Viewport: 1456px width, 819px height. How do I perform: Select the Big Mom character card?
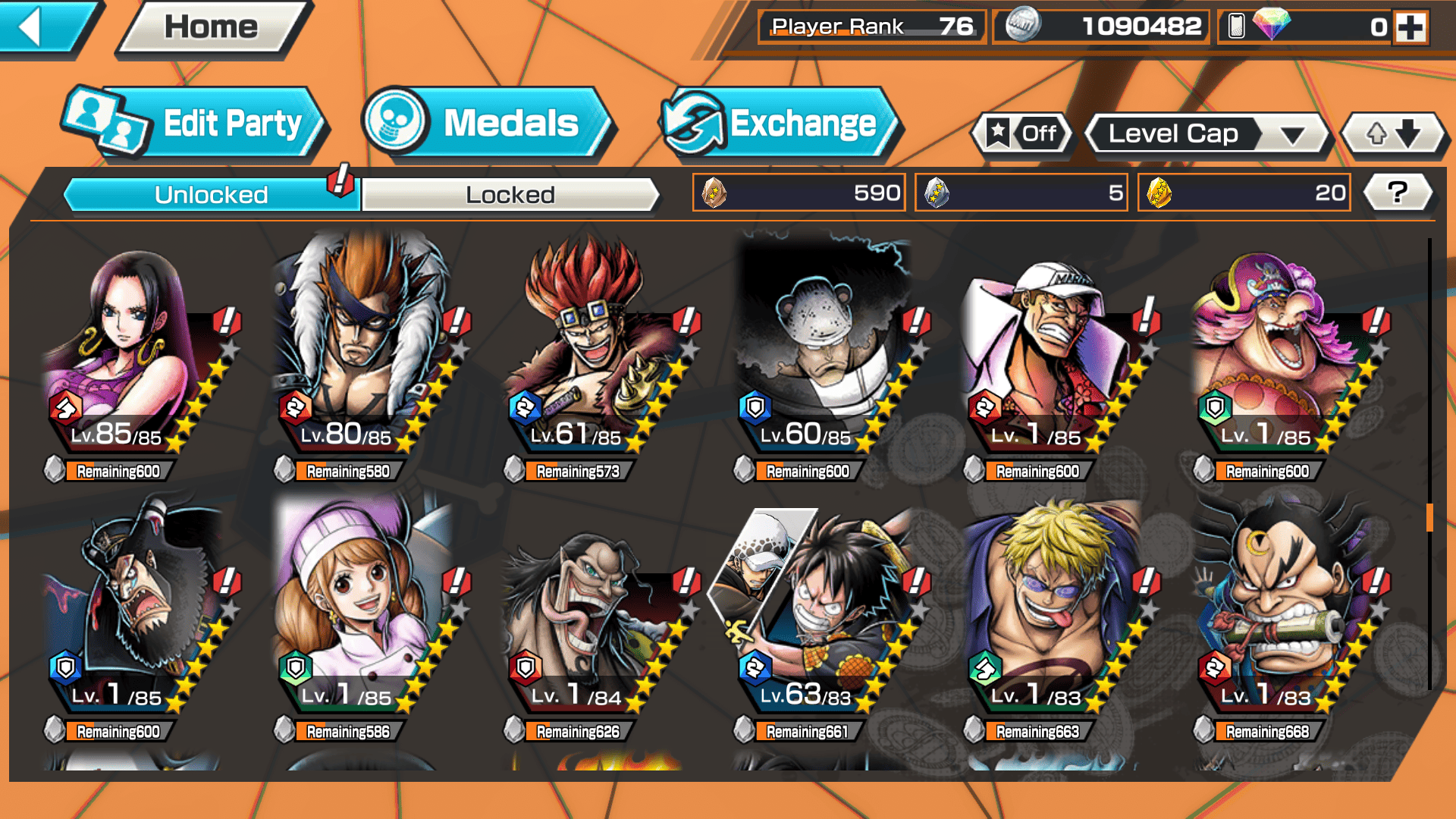coord(1285,356)
